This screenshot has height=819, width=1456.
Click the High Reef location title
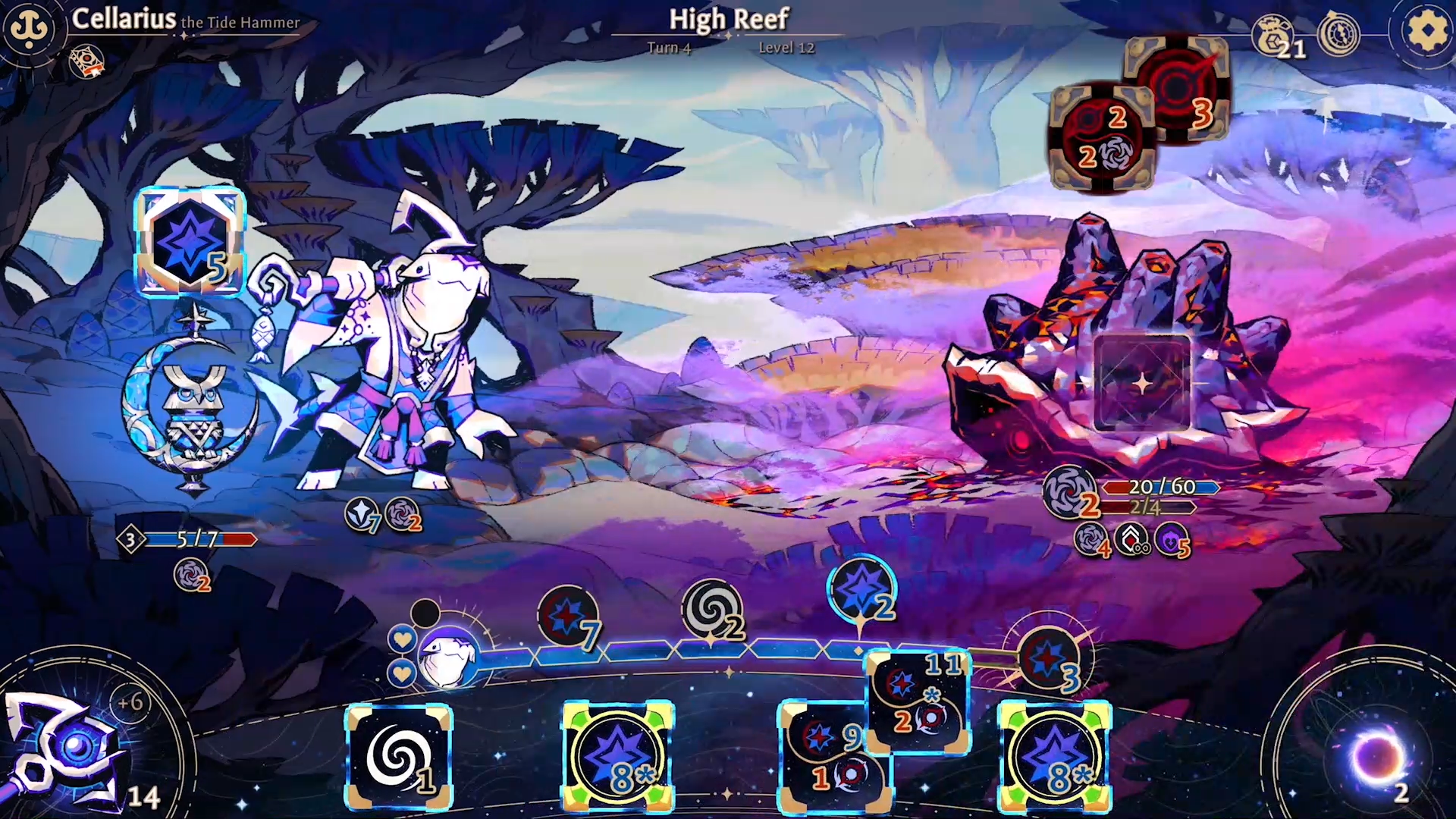point(728,19)
